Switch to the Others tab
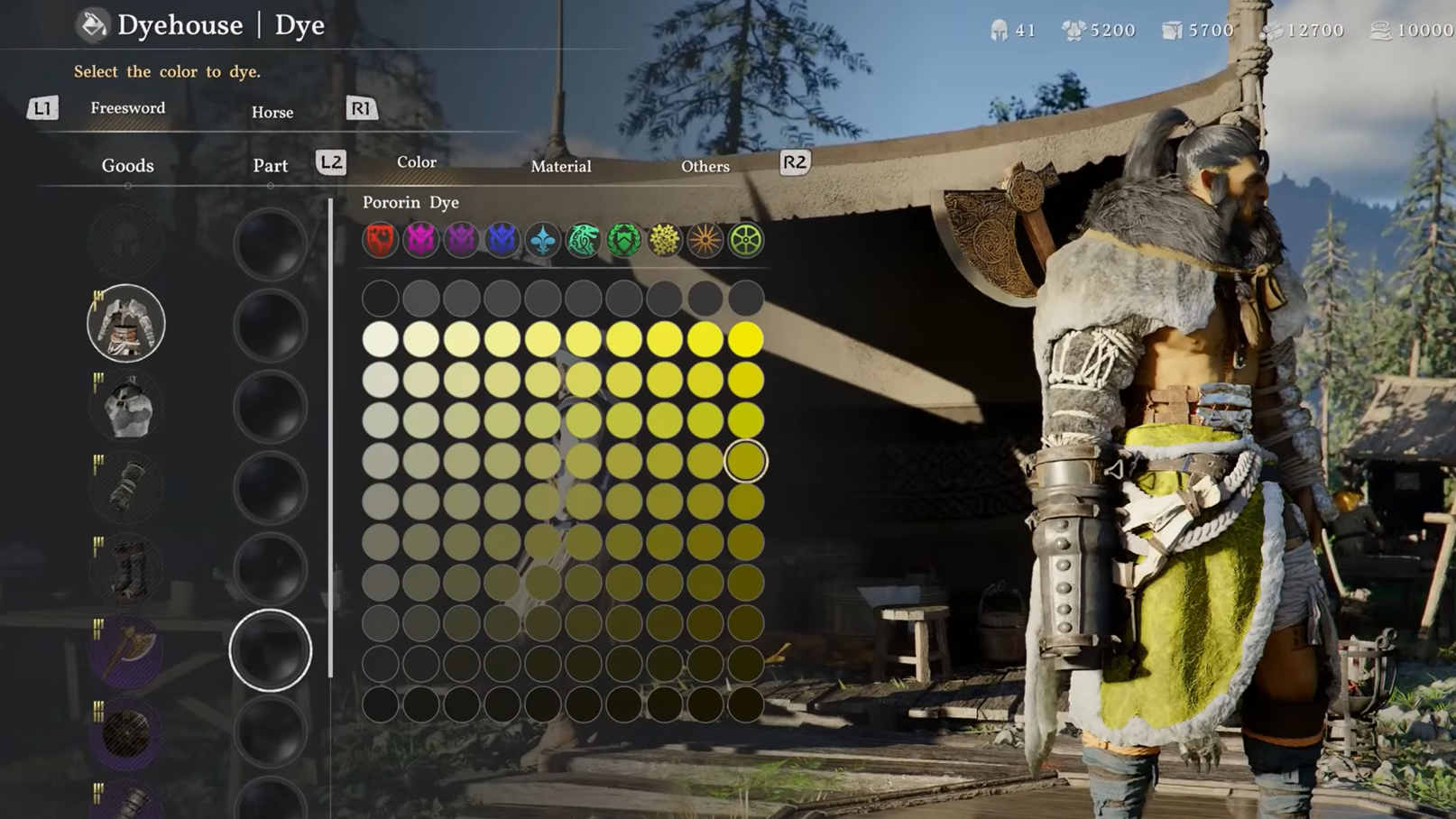 pos(705,167)
